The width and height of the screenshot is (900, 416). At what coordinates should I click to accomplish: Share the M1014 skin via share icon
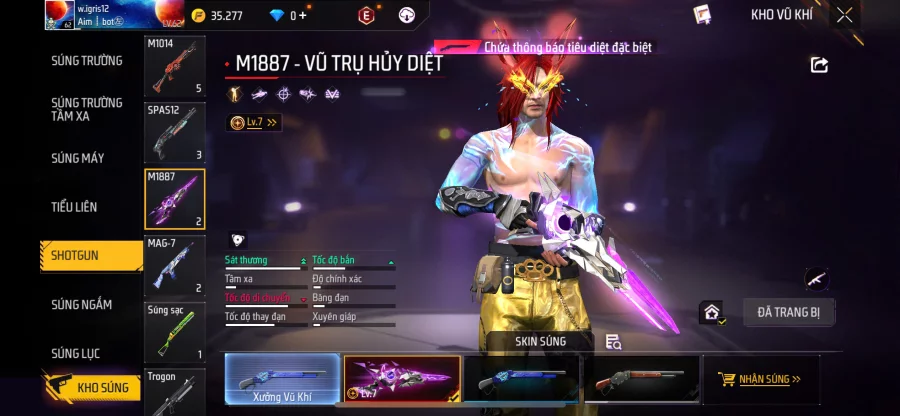[819, 65]
